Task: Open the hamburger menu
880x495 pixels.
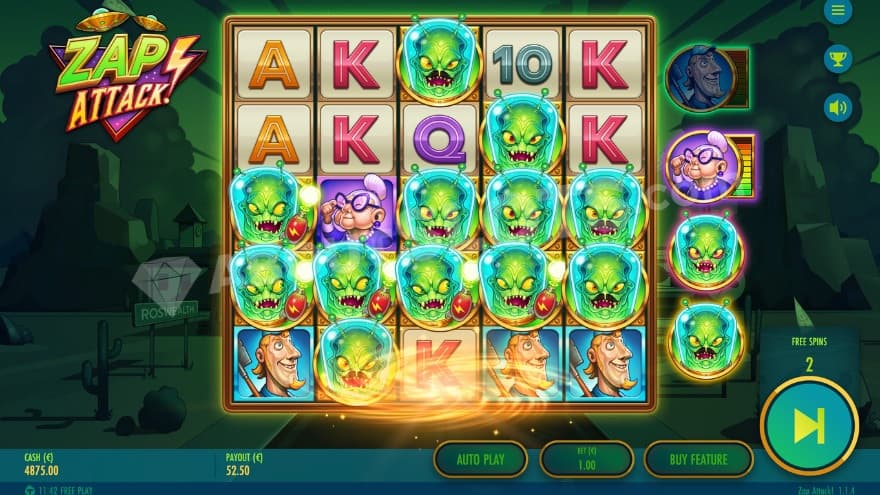Action: tap(837, 11)
